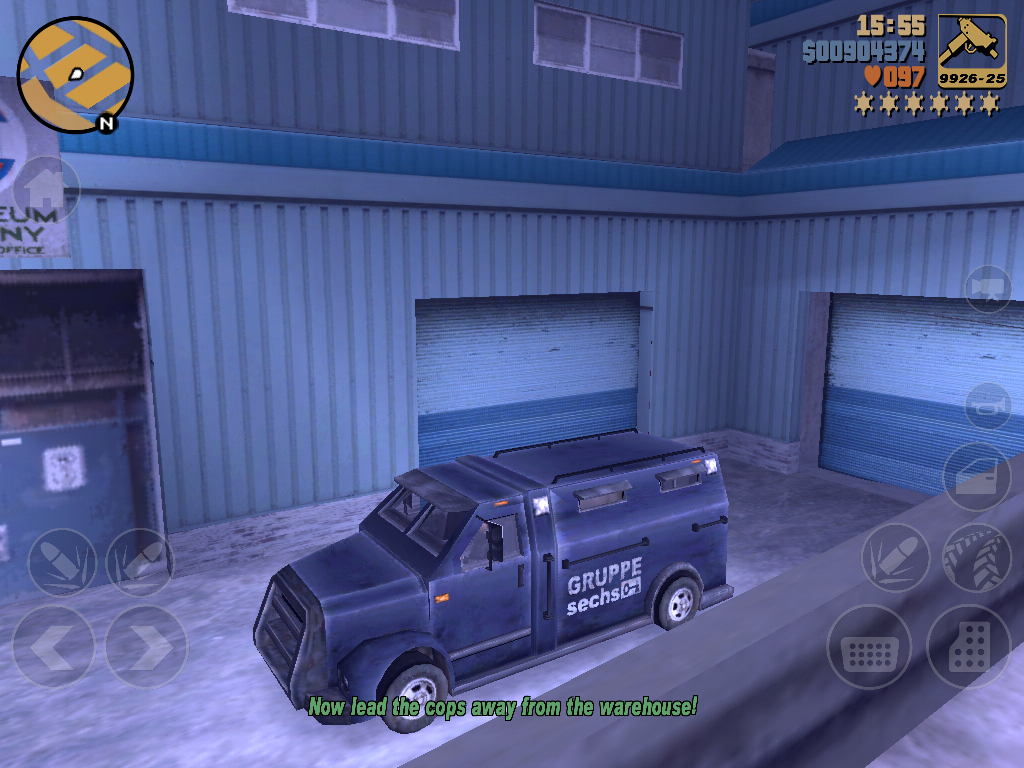Hit the tall accelerator pedal button
Screen dimensions: 1024x768
[x=968, y=646]
